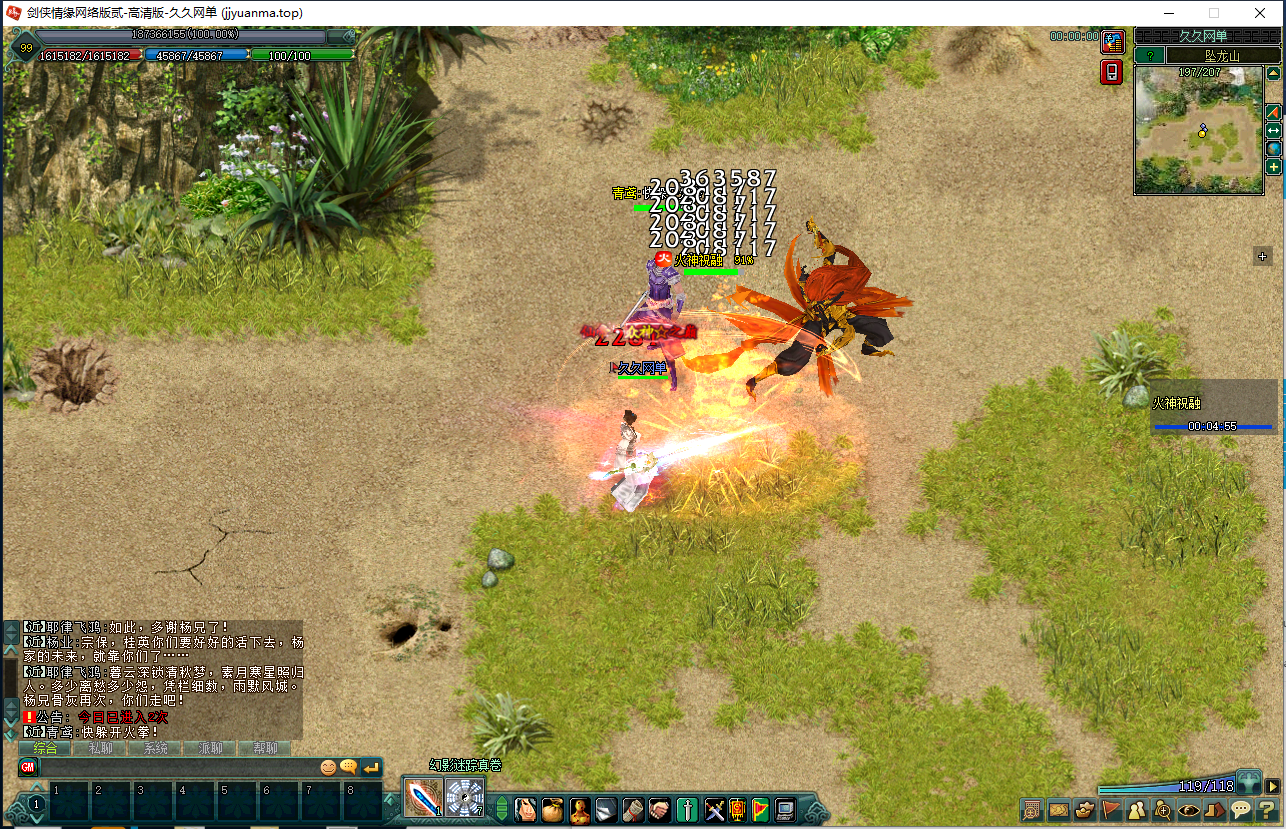The image size is (1286, 829).
Task: Open the red coin recharge icon
Action: [1112, 42]
